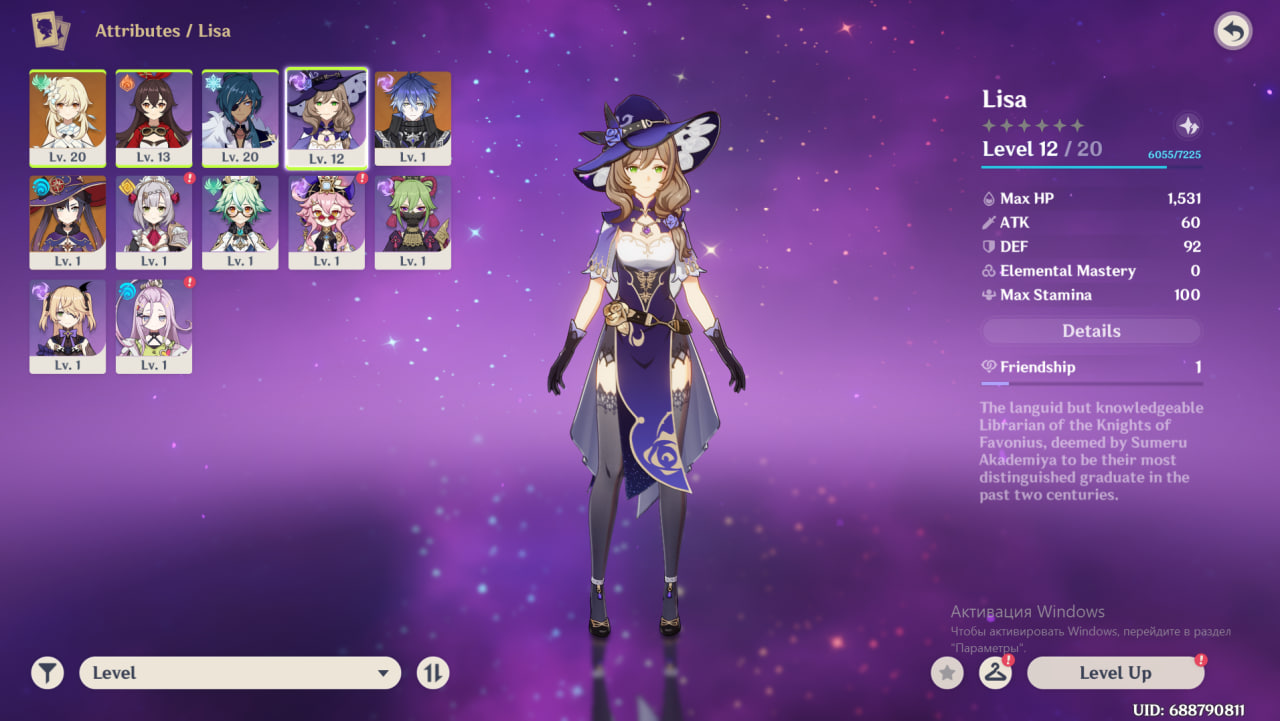The image size is (1280, 721).
Task: Select Kaeya's portrait with the eyepatch
Action: (x=240, y=118)
